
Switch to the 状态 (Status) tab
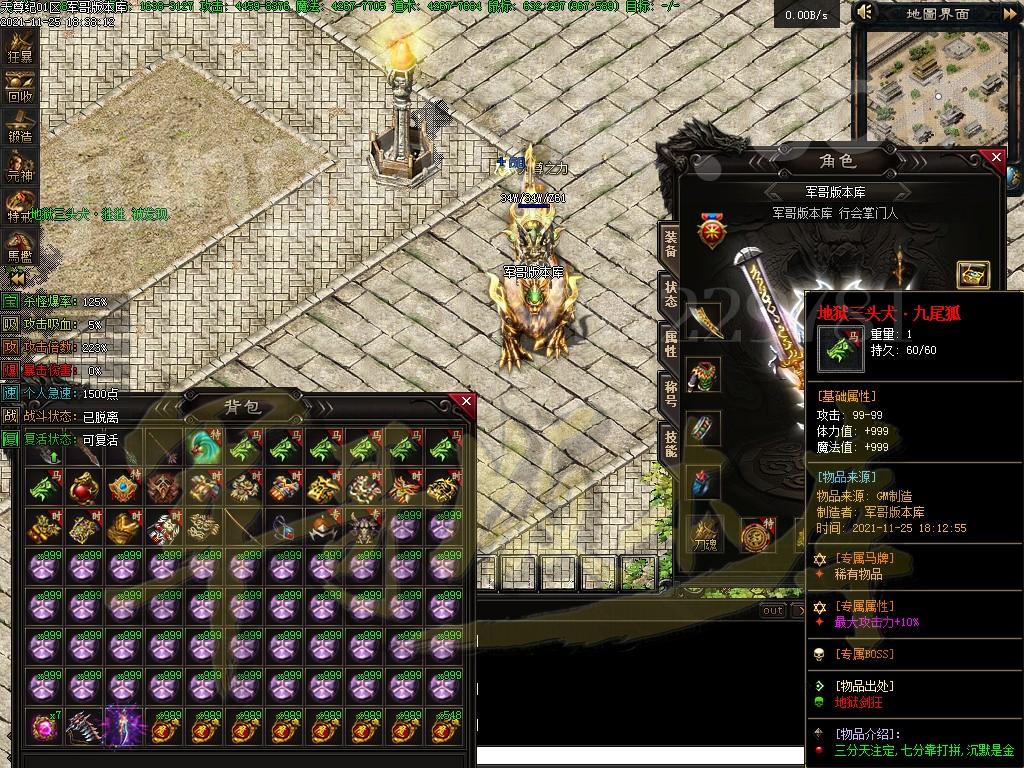pyautogui.click(x=670, y=292)
